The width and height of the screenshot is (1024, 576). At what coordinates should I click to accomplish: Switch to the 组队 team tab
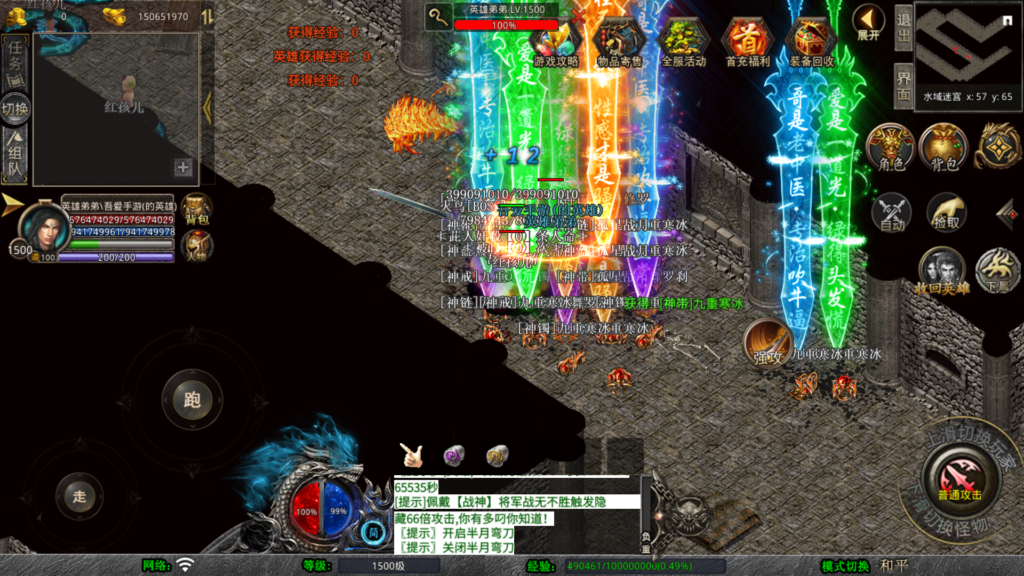coord(15,159)
